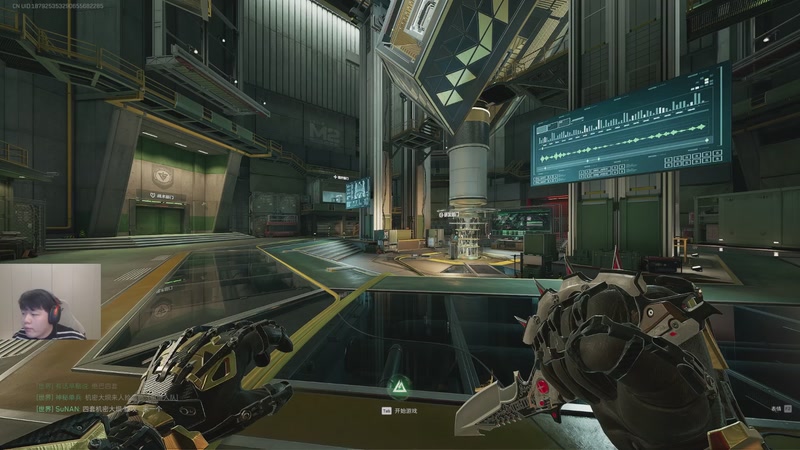Select the streamer webcam overlay
Screen dimensions: 800x450
click(50, 303)
